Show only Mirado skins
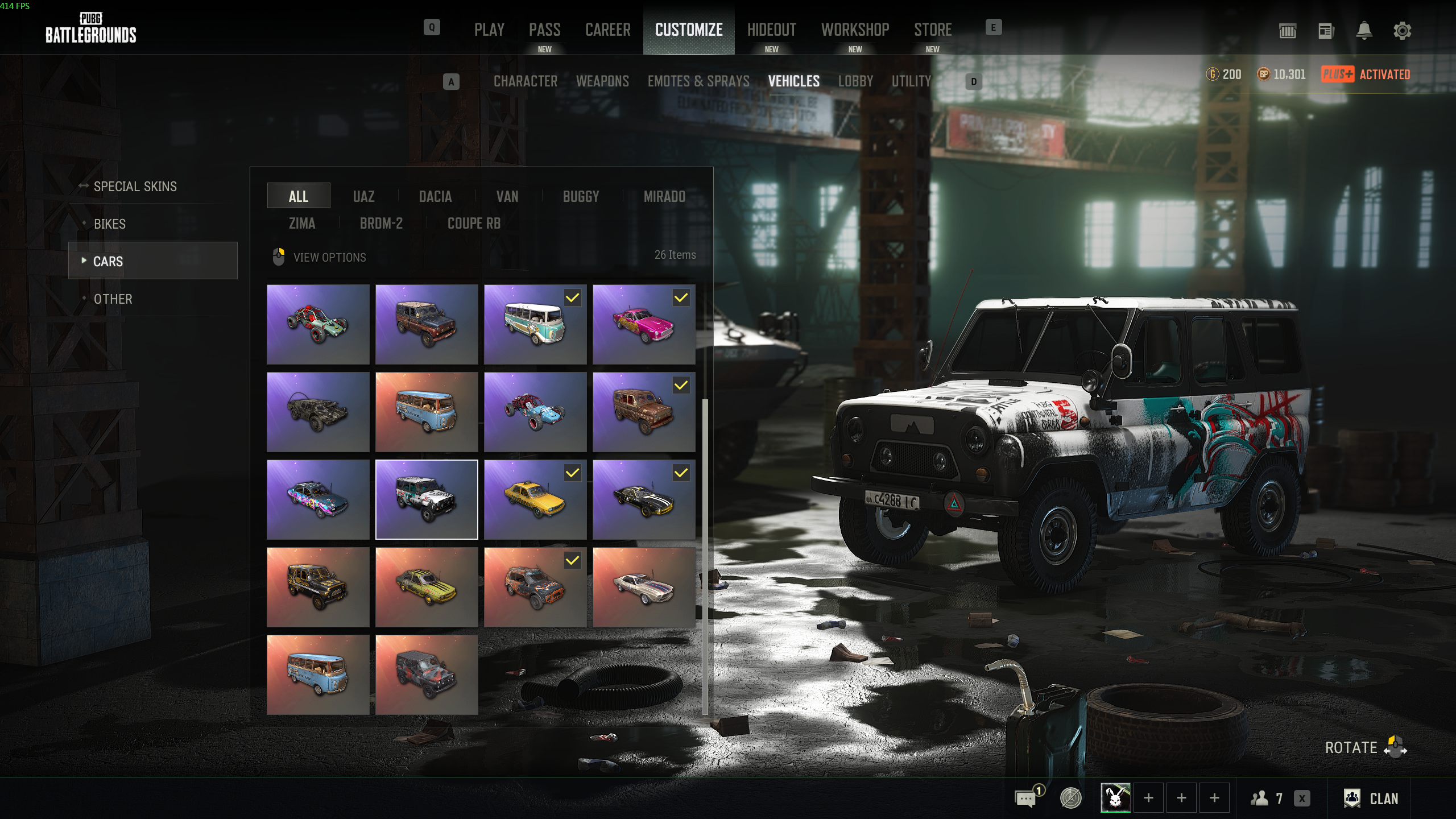This screenshot has width=1456, height=819. coord(664,197)
